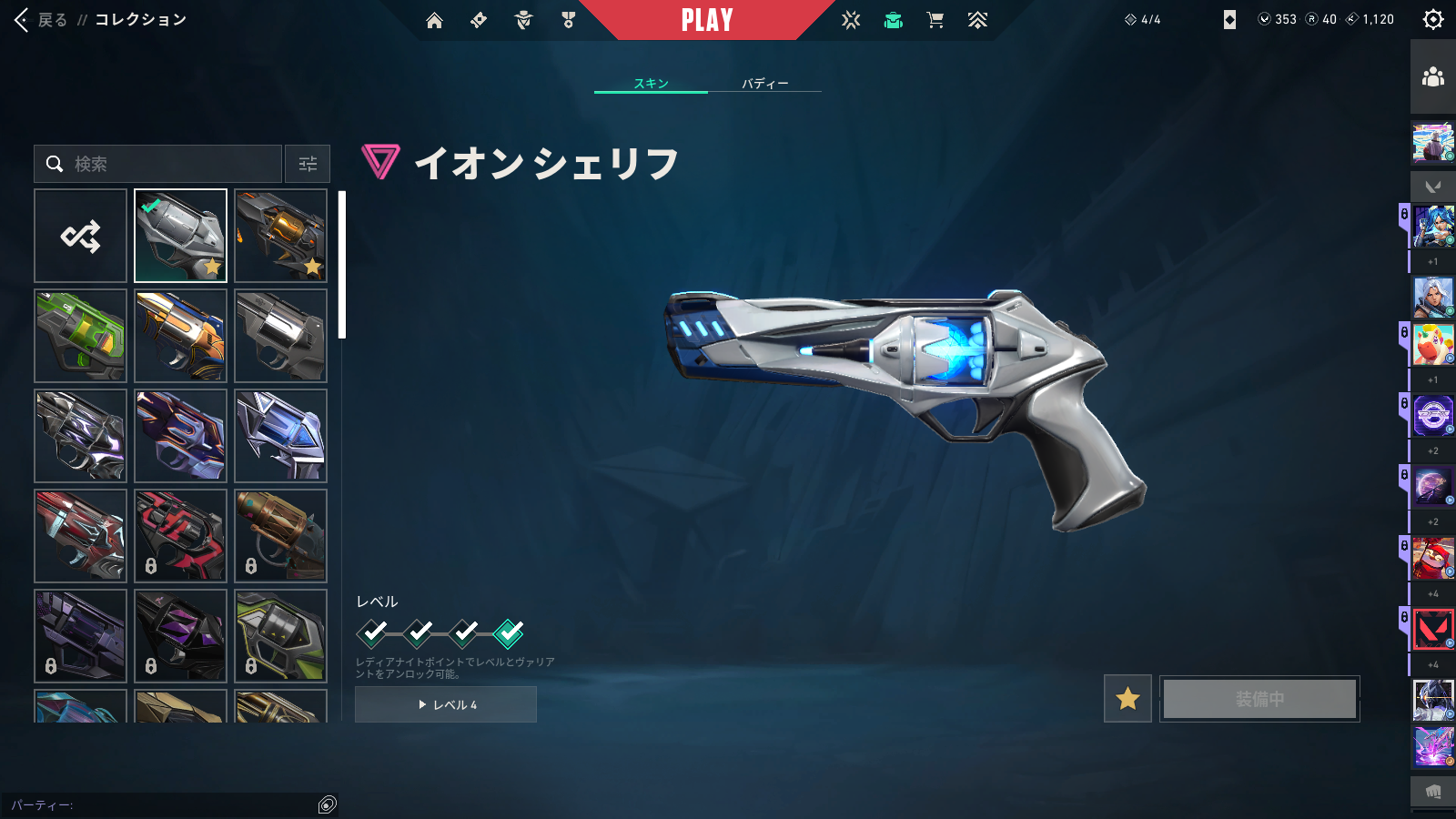Select the fourth level checkmark diamond

[x=509, y=632]
